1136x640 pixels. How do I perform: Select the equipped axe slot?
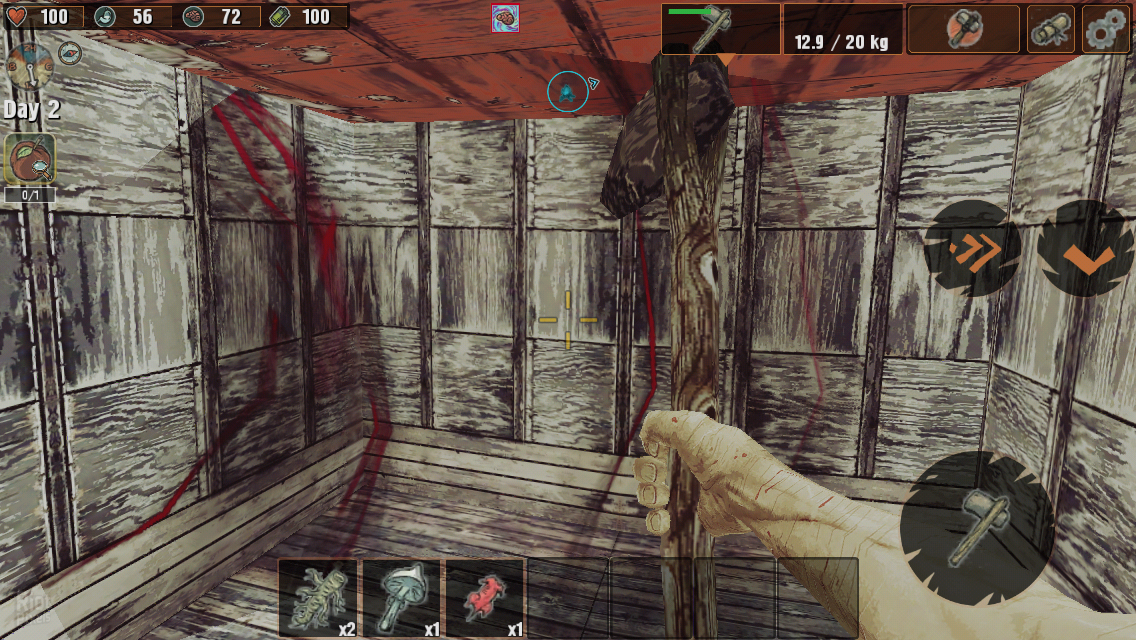click(x=720, y=28)
